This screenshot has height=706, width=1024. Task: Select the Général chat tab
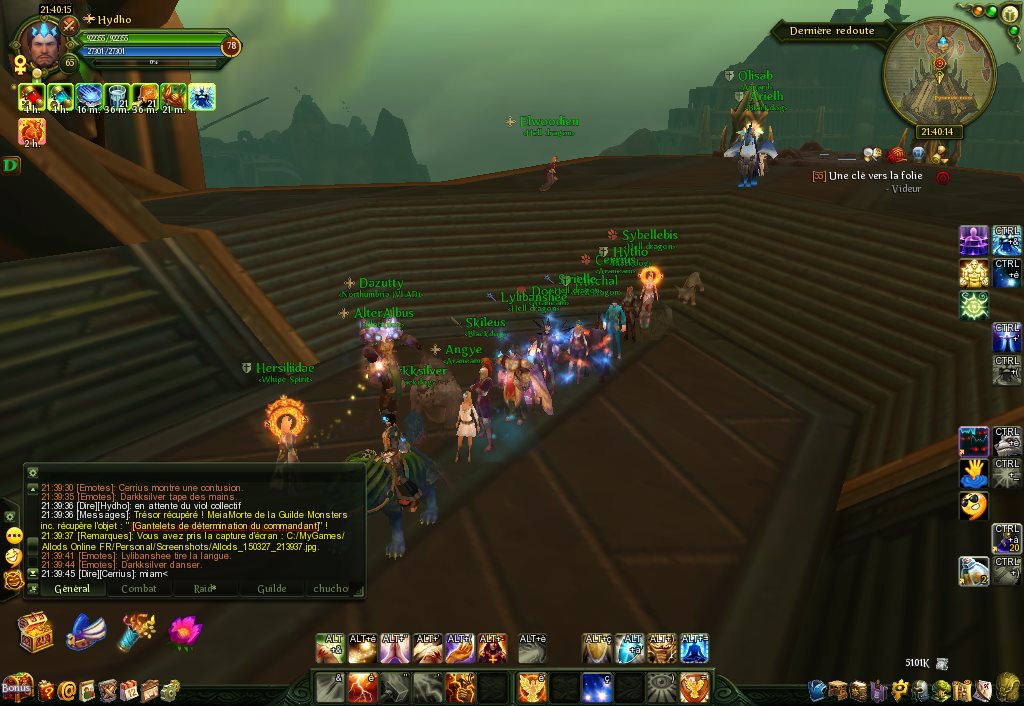coord(72,589)
